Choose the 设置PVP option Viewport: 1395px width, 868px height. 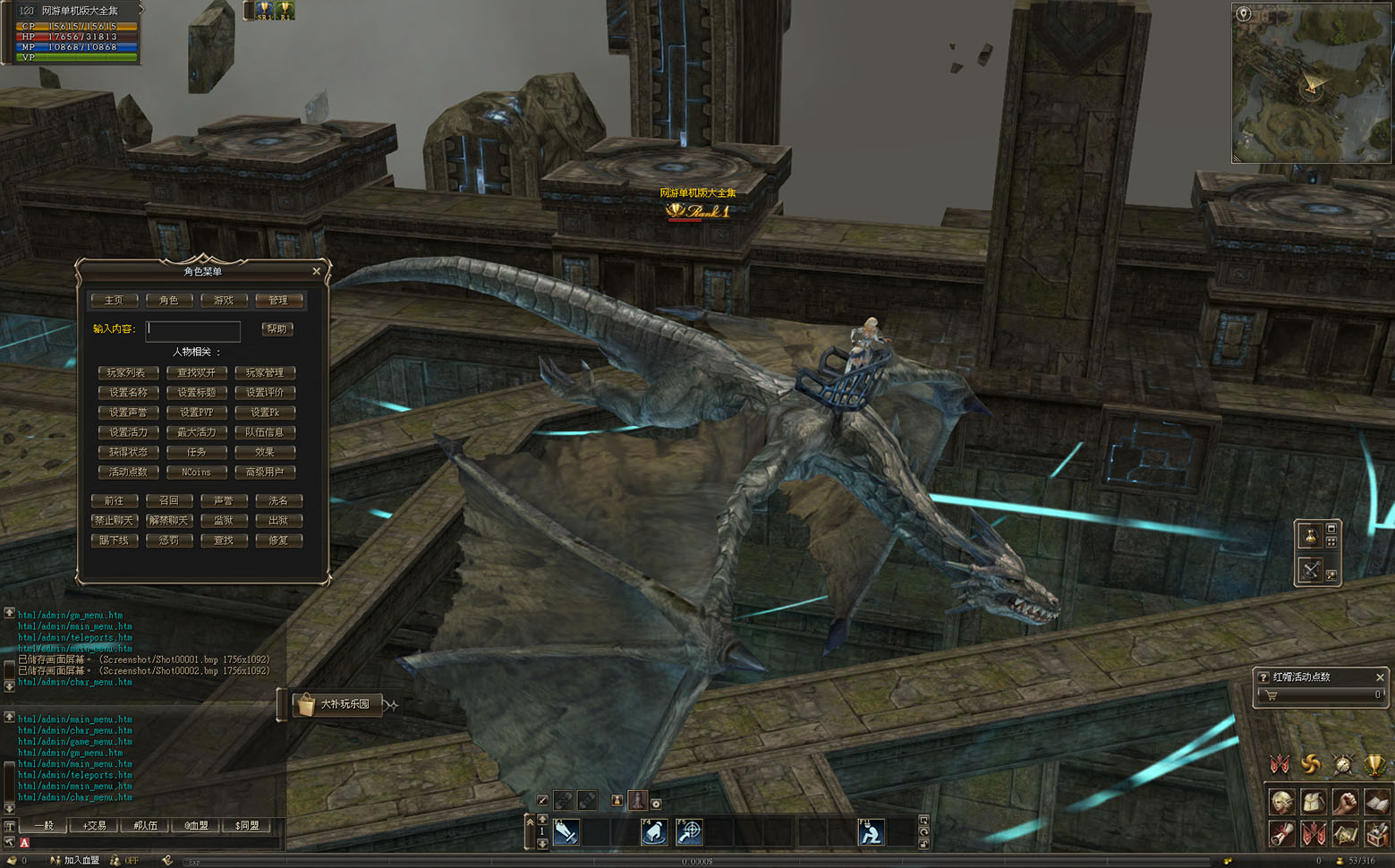point(196,413)
